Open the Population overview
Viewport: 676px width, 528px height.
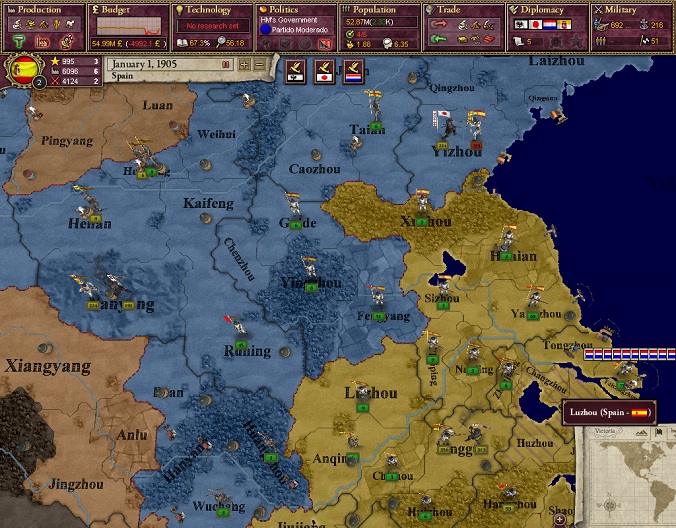[378, 10]
